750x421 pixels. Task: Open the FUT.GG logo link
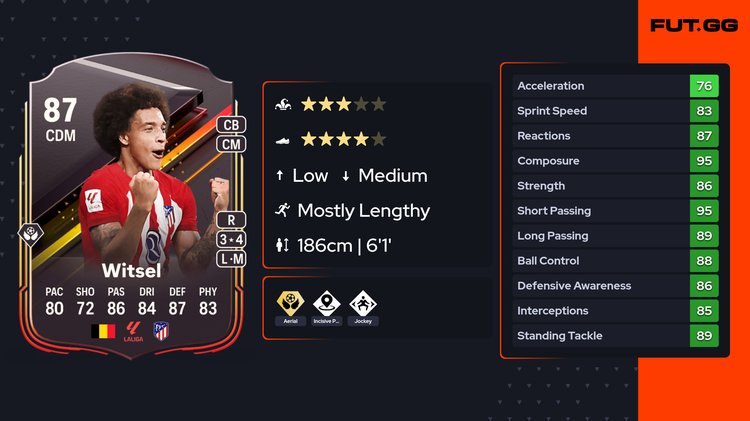click(x=694, y=25)
